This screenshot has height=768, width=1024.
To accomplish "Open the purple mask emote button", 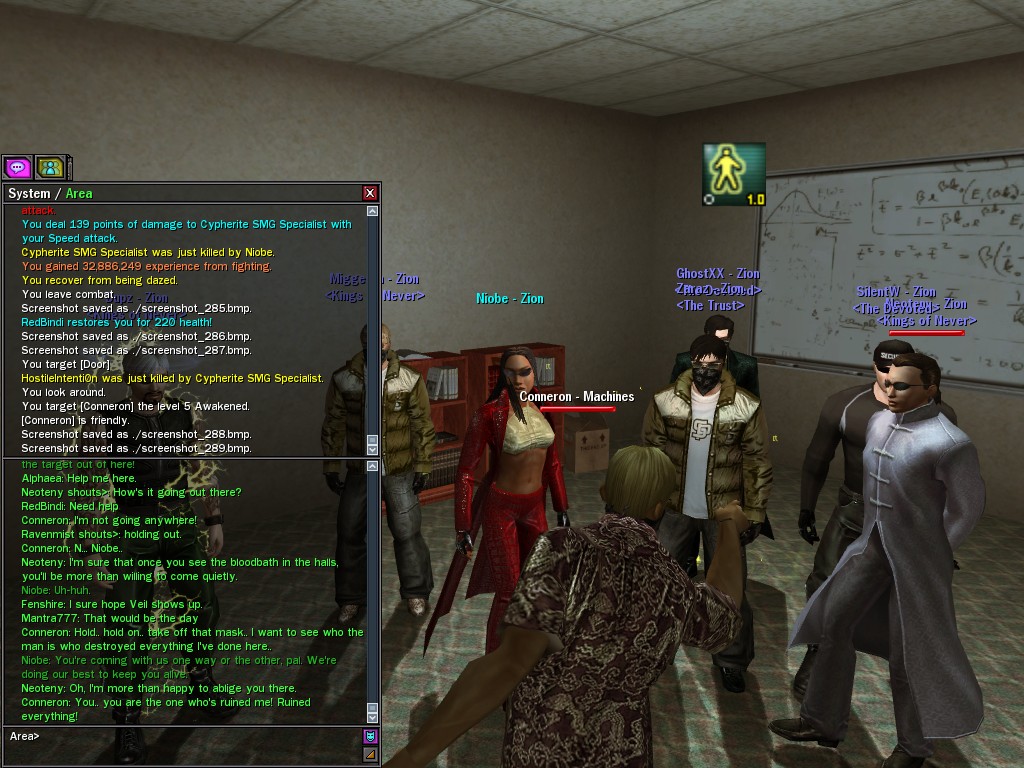I will pyautogui.click(x=371, y=736).
